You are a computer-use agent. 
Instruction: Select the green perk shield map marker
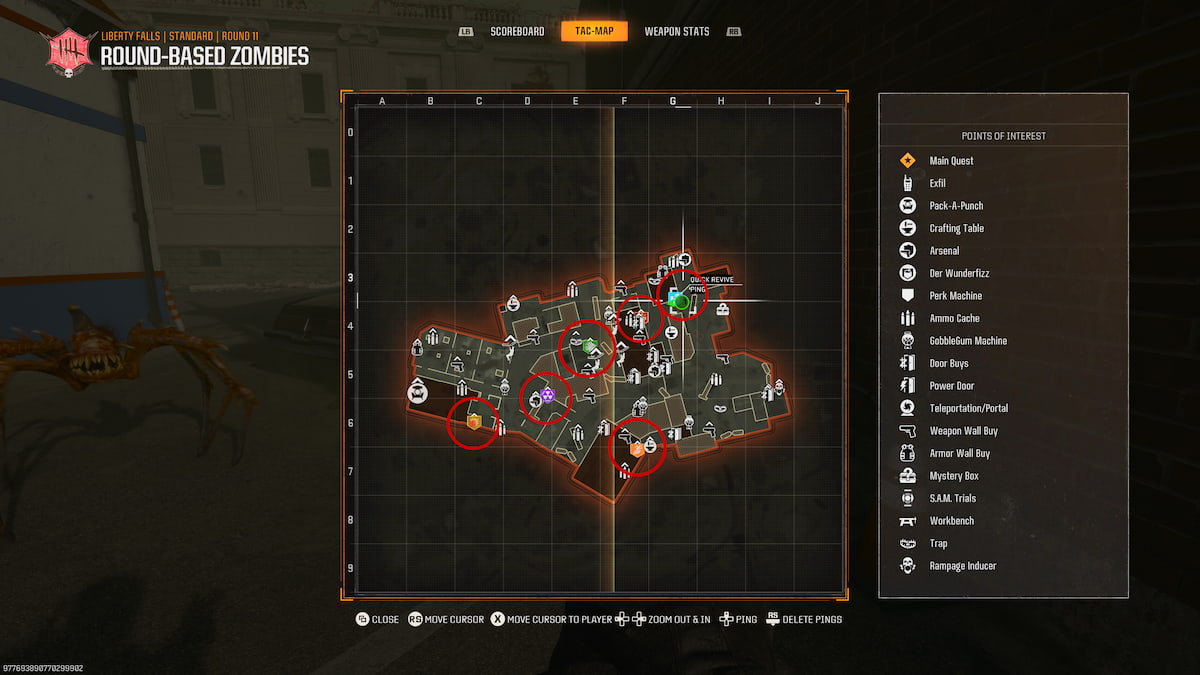click(590, 346)
